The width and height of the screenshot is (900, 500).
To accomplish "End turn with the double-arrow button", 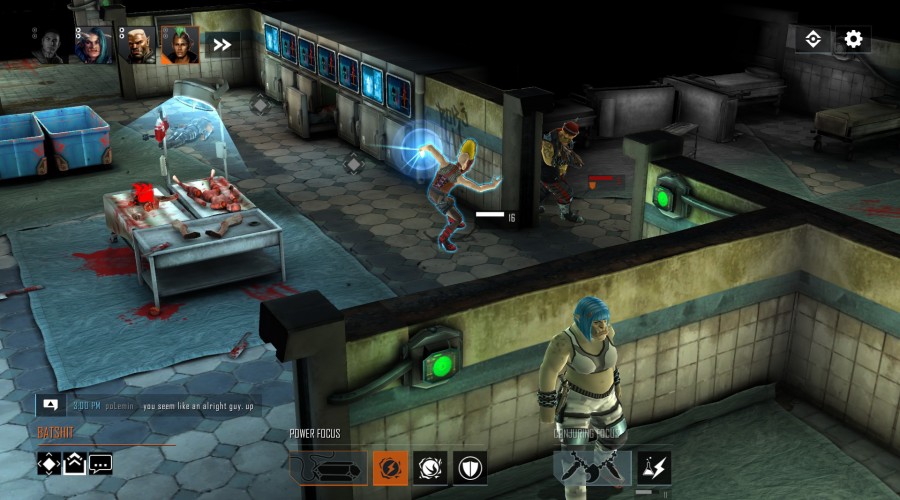I will (x=222, y=45).
